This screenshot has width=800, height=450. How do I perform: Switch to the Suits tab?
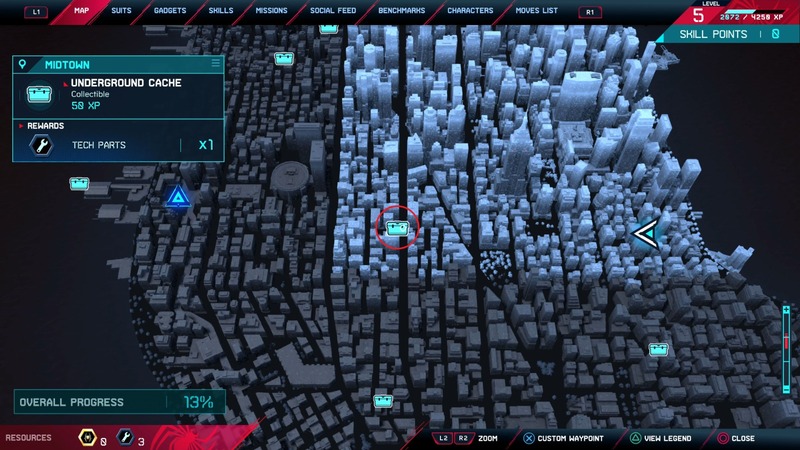[119, 11]
